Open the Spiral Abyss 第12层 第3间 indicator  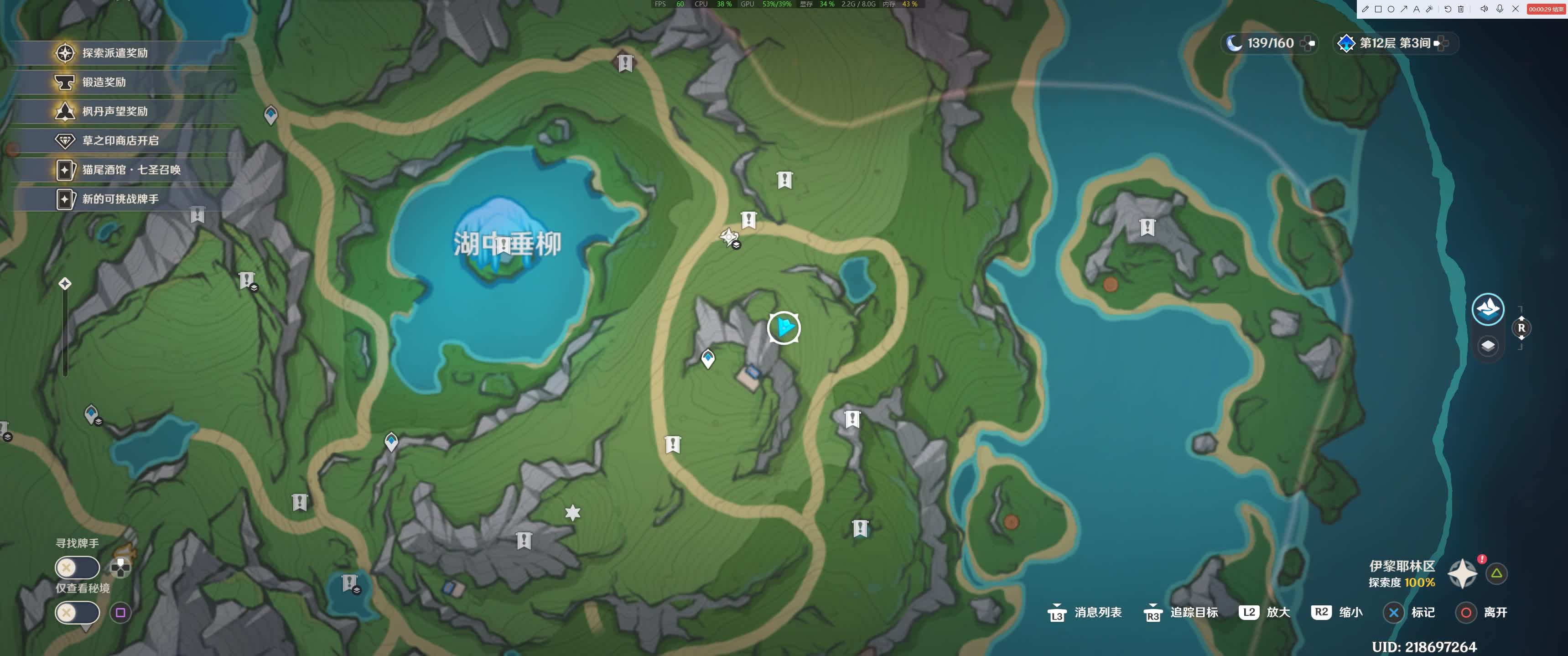click(1393, 43)
